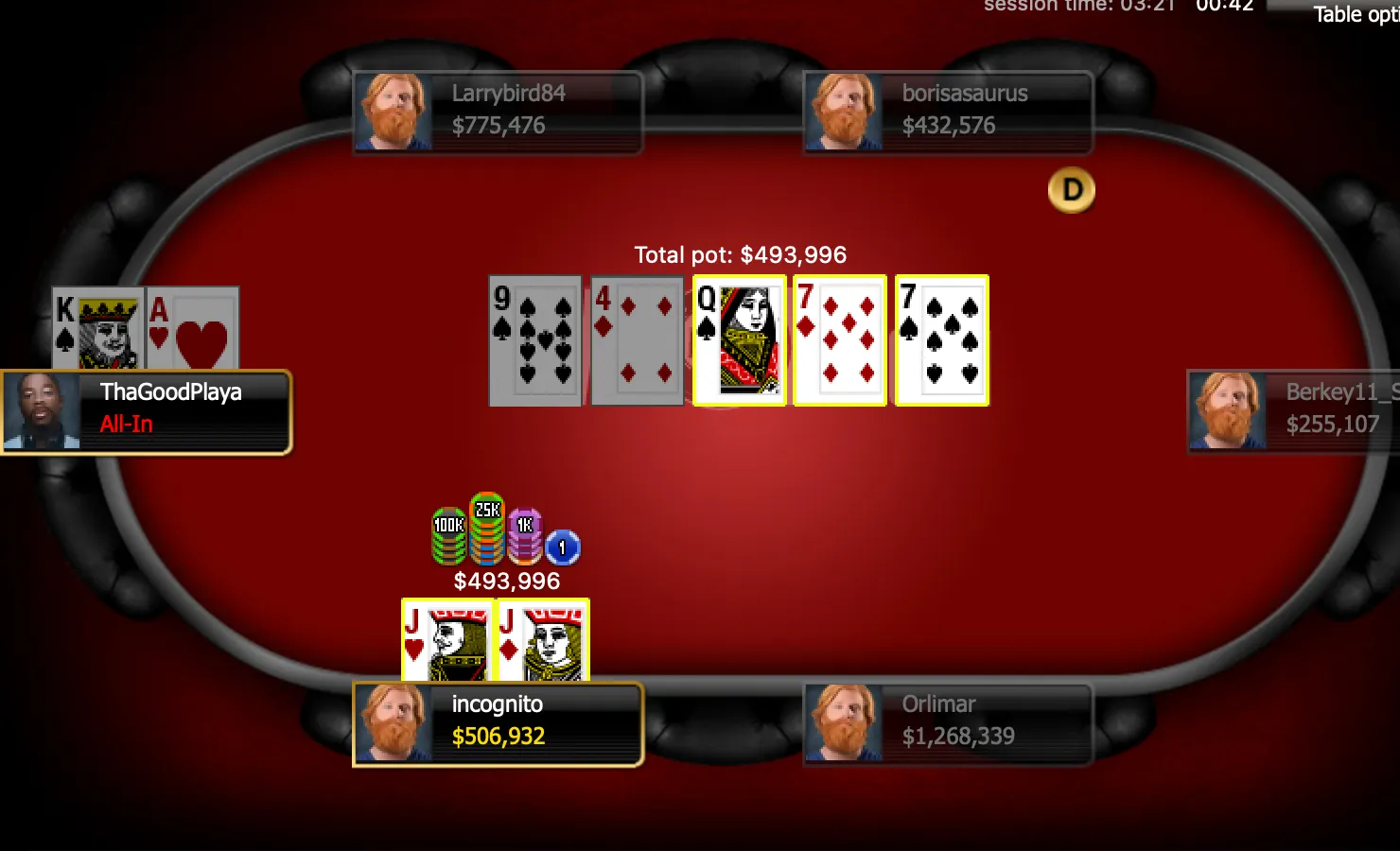Click the $493,996 chip stack
Image resolution: width=1400 pixels, height=851 pixels.
(x=505, y=532)
